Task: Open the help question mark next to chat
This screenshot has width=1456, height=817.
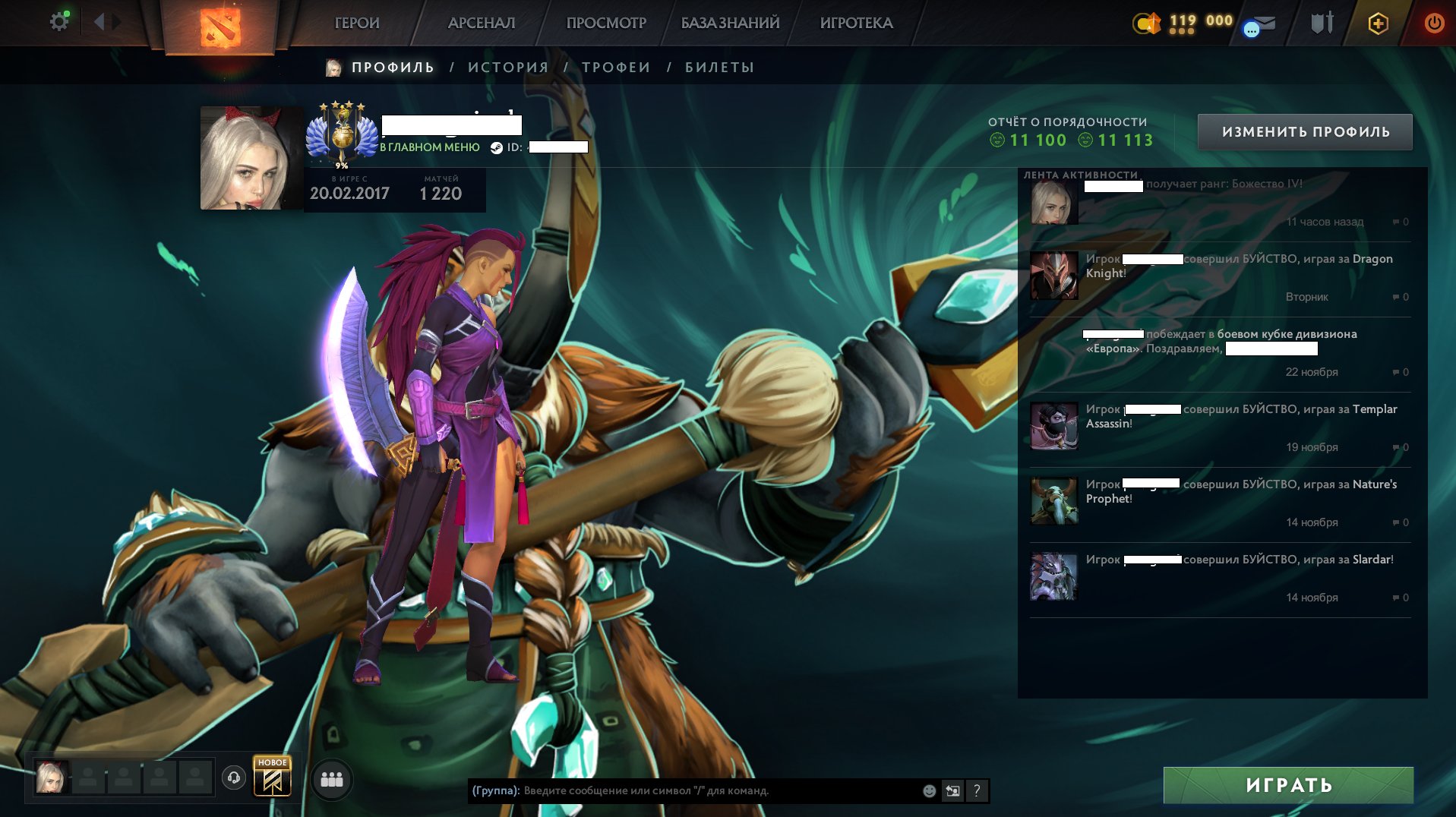Action: pos(977,790)
